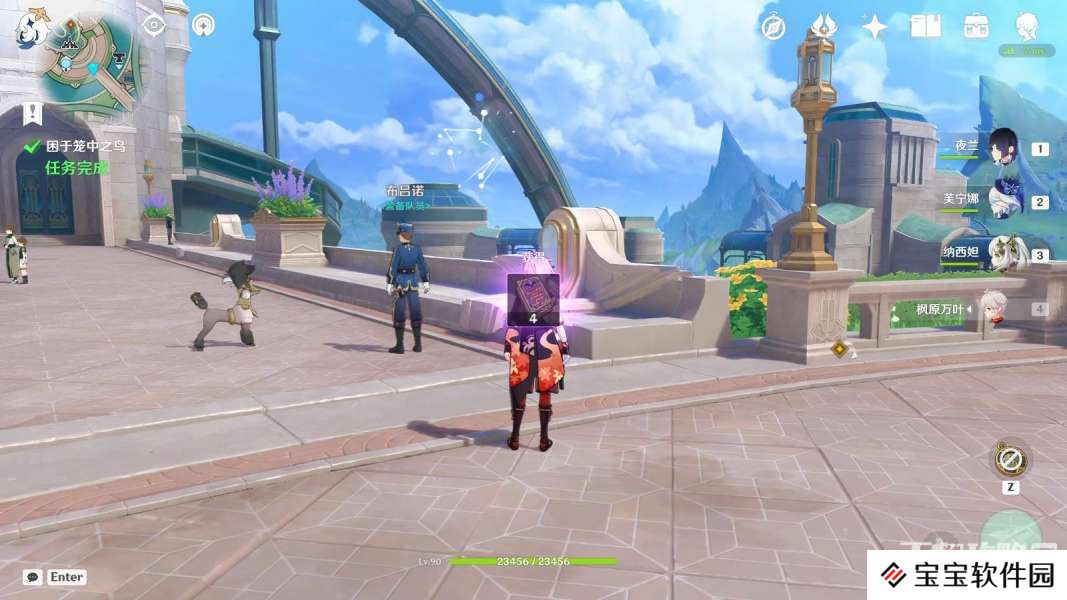Image resolution: width=1067 pixels, height=600 pixels.
Task: Switch to party member 芙宁娜
Action: click(1003, 201)
